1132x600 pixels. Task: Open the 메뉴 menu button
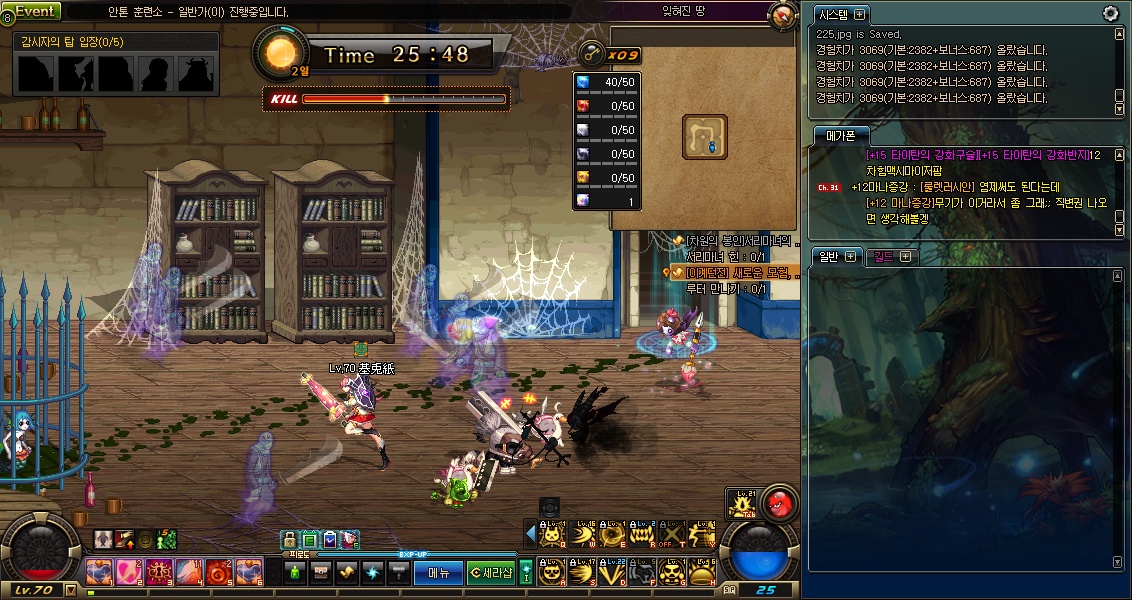(x=438, y=572)
